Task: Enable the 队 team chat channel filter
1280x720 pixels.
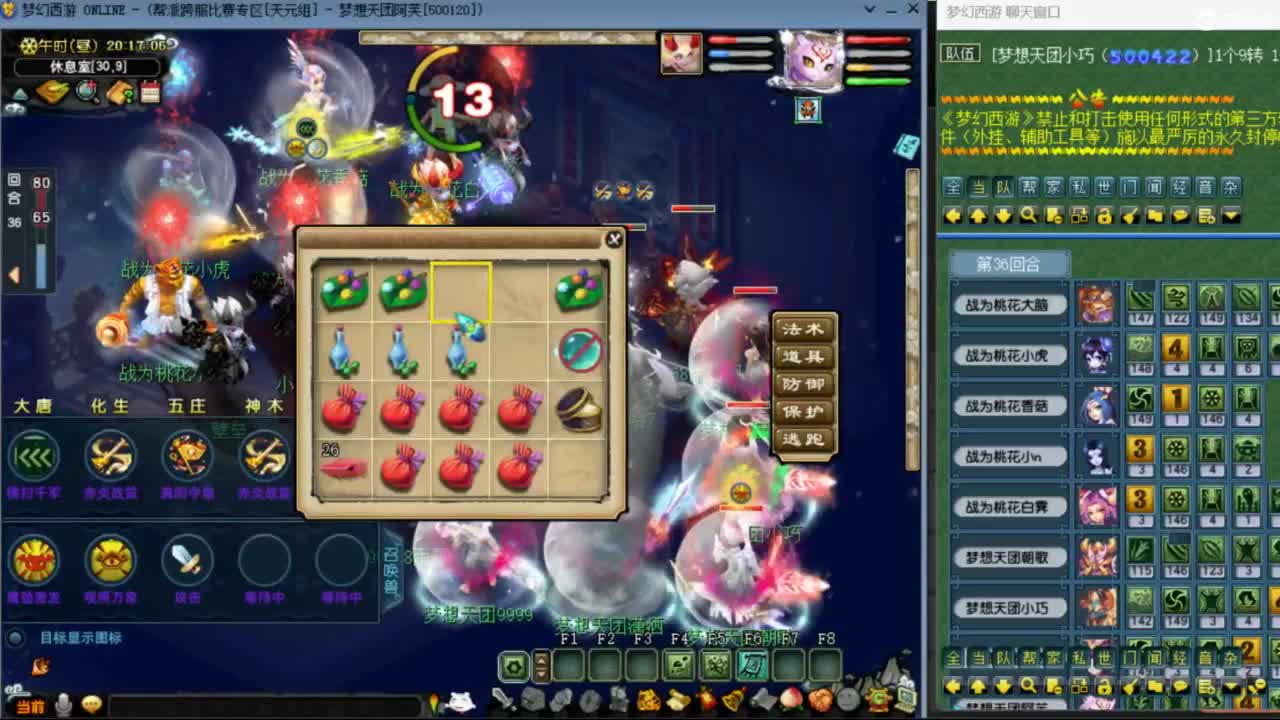Action: coord(1003,187)
